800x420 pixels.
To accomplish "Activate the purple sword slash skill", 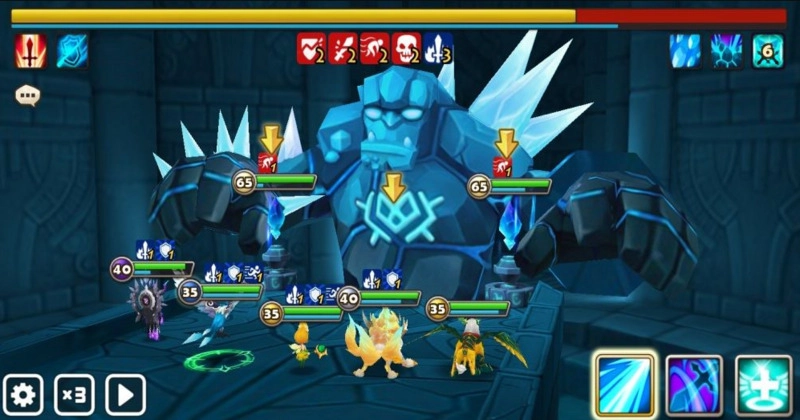I will coord(694,382).
